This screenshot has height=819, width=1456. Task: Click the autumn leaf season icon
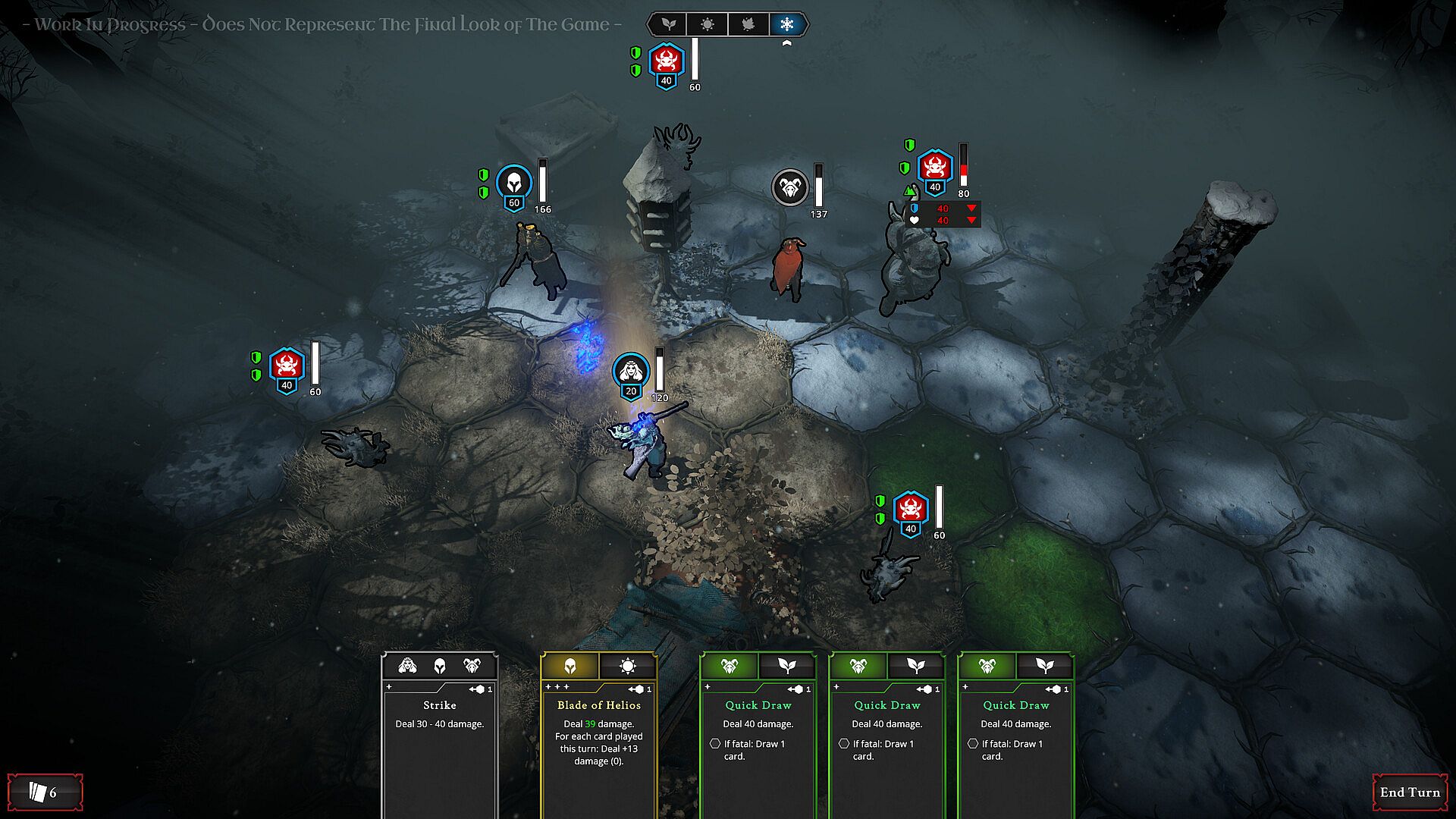tap(748, 24)
